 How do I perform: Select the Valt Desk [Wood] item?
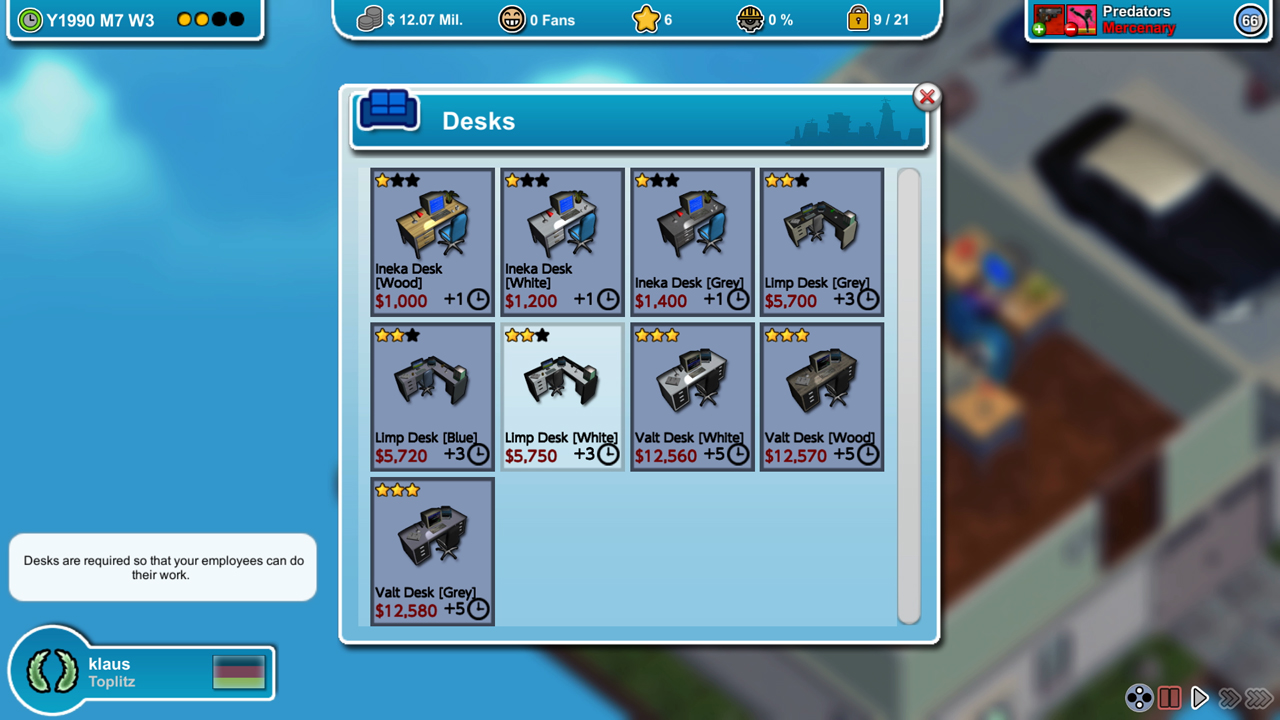pyautogui.click(x=821, y=395)
